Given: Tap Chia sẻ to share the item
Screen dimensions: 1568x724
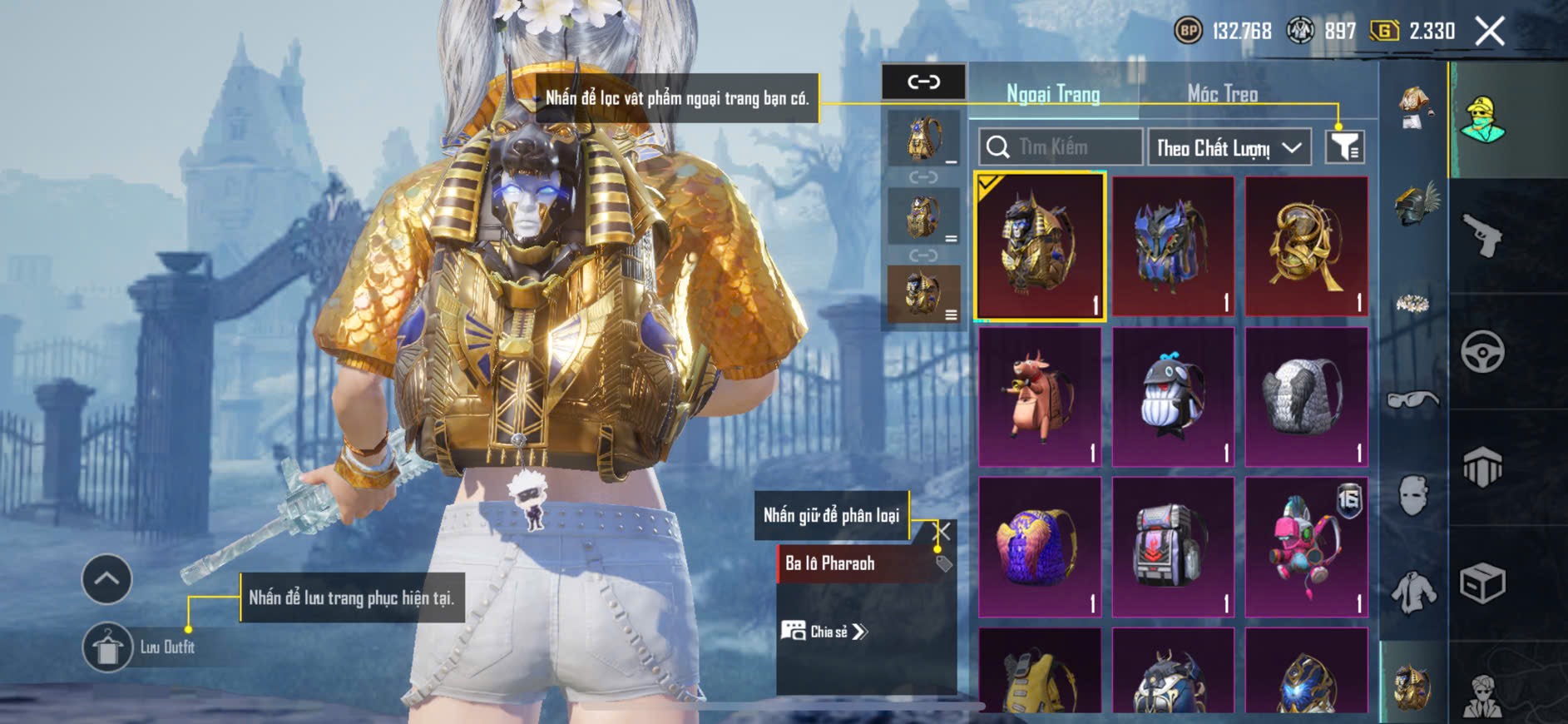Looking at the screenshot, I should point(824,632).
